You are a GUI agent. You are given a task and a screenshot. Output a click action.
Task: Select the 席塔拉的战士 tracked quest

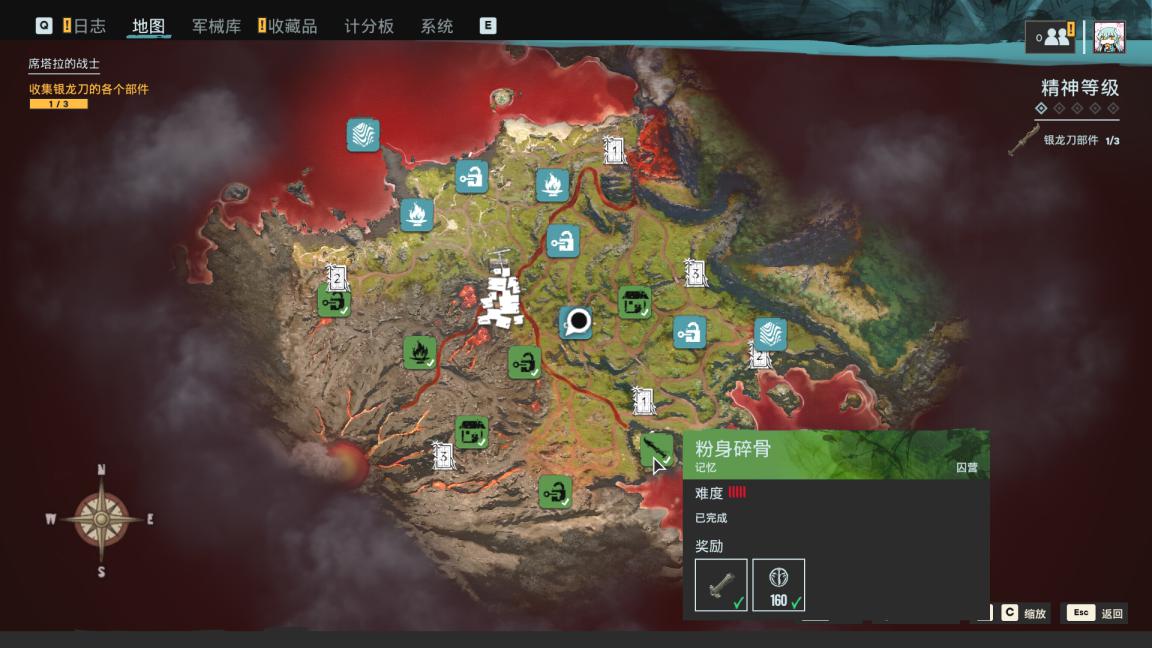(64, 64)
